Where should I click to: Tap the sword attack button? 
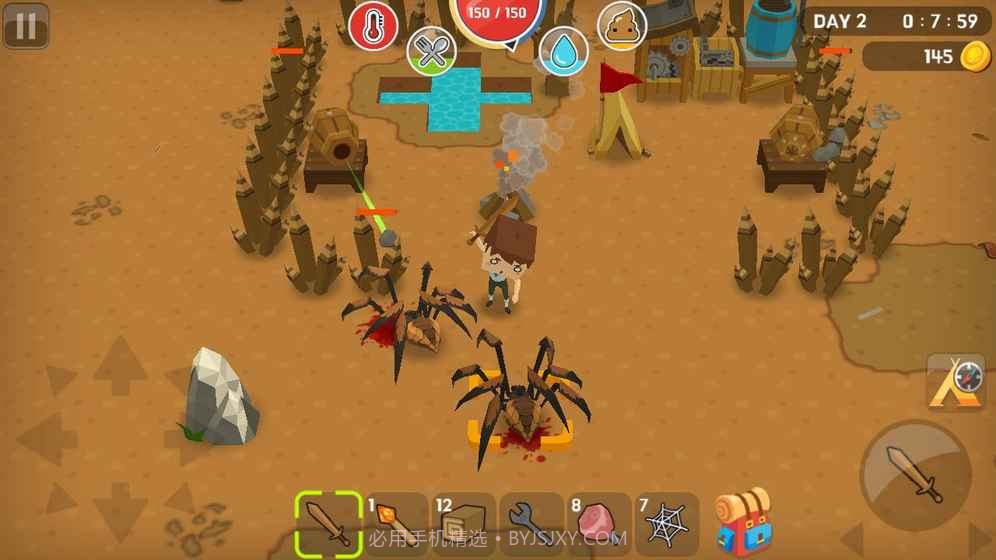(915, 475)
